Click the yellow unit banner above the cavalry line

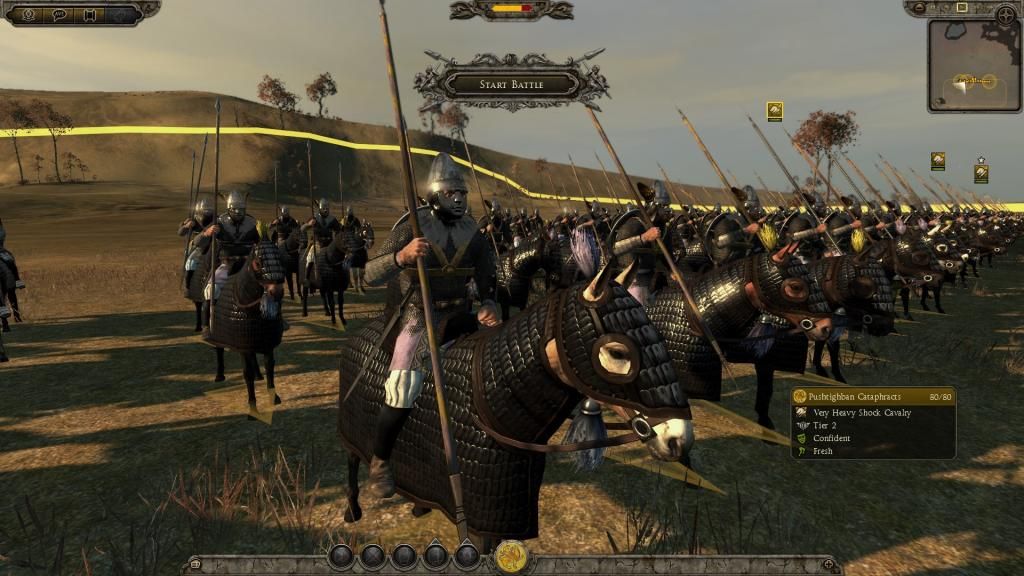pyautogui.click(x=774, y=111)
